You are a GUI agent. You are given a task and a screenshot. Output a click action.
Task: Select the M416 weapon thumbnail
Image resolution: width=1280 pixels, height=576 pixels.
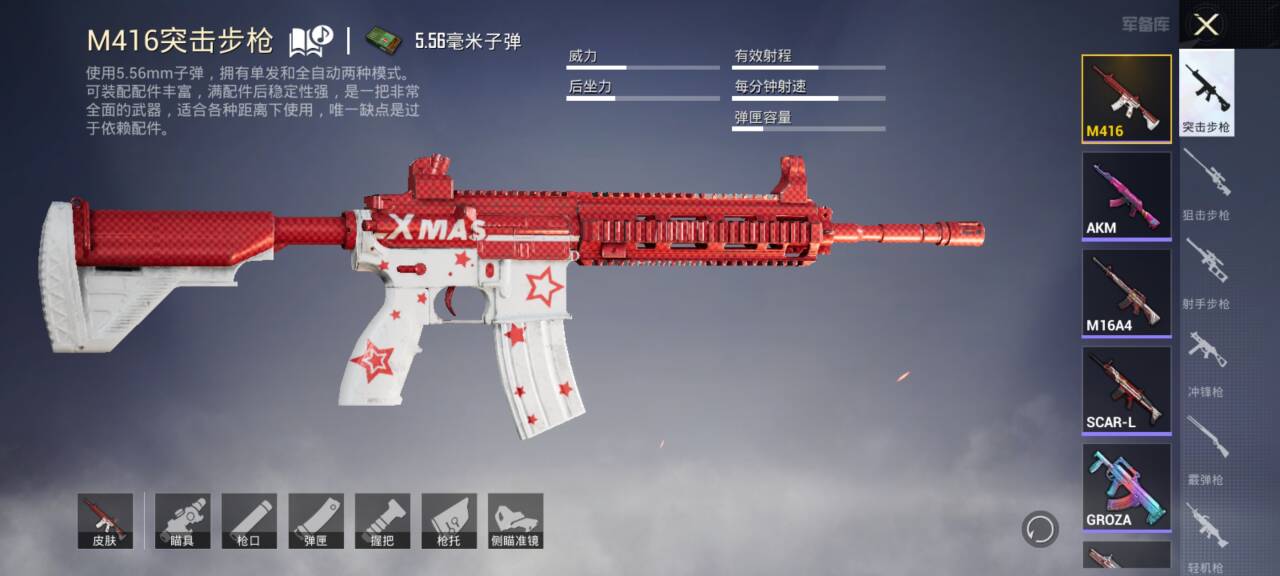click(1126, 98)
